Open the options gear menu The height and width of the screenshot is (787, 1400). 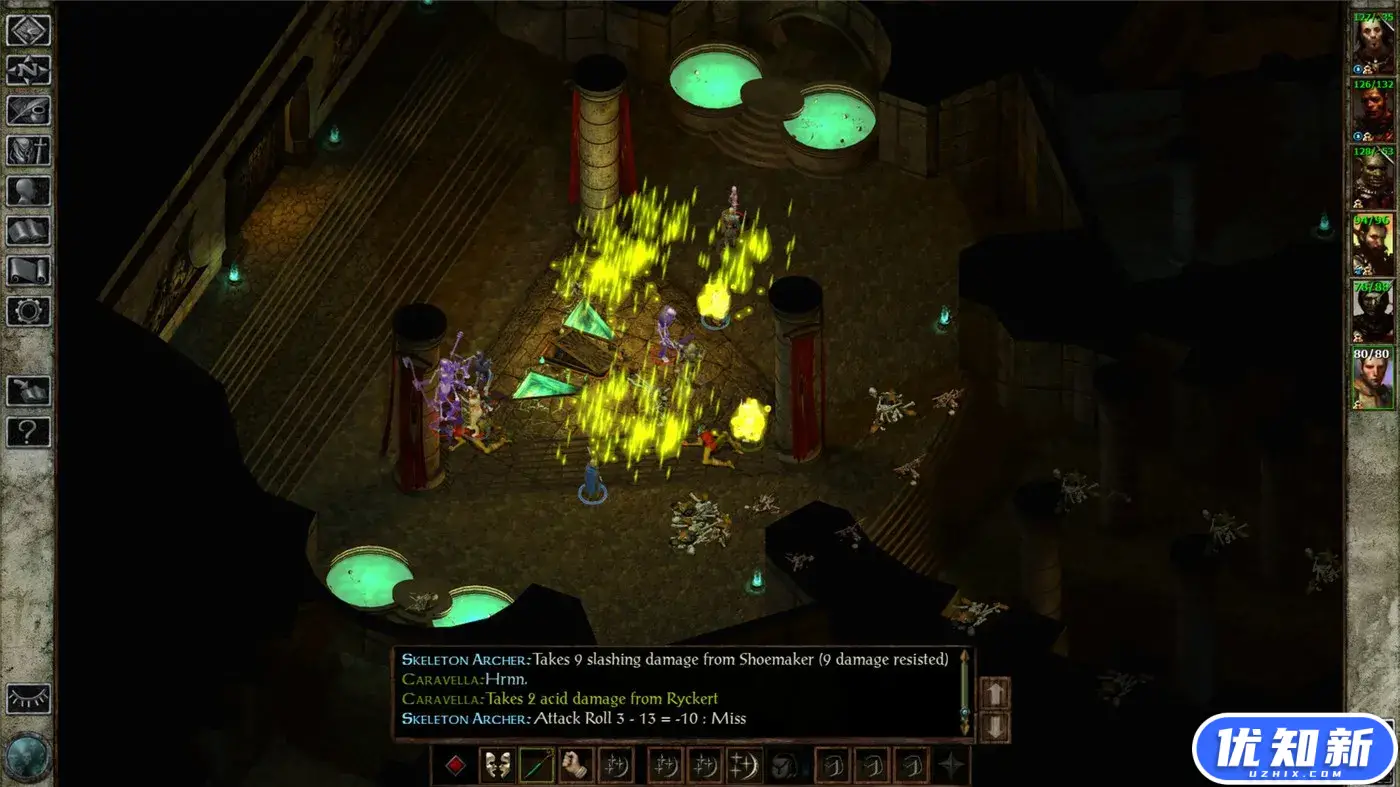click(28, 311)
